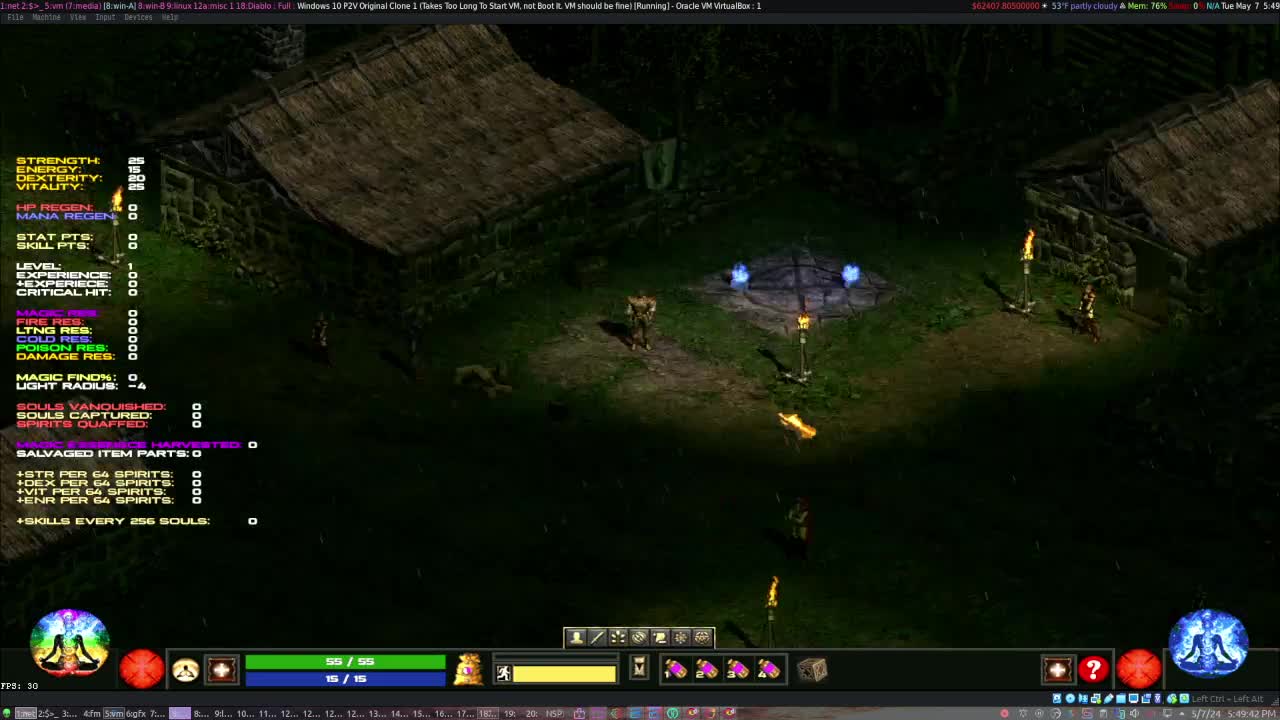Open the Machine menu in VirtualBox
Screen dimensions: 1280x720
[44, 17]
